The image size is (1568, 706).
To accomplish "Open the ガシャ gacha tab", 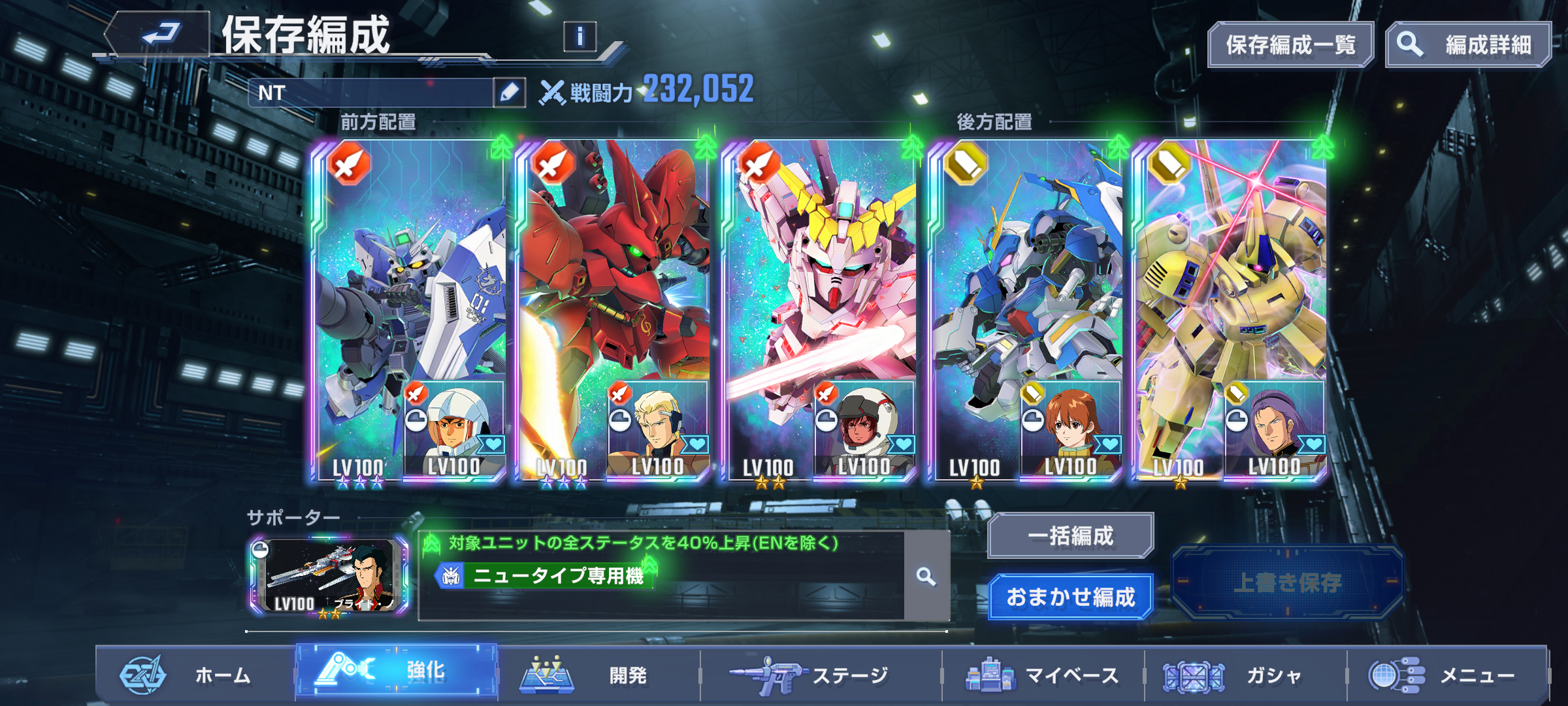I will (1245, 675).
